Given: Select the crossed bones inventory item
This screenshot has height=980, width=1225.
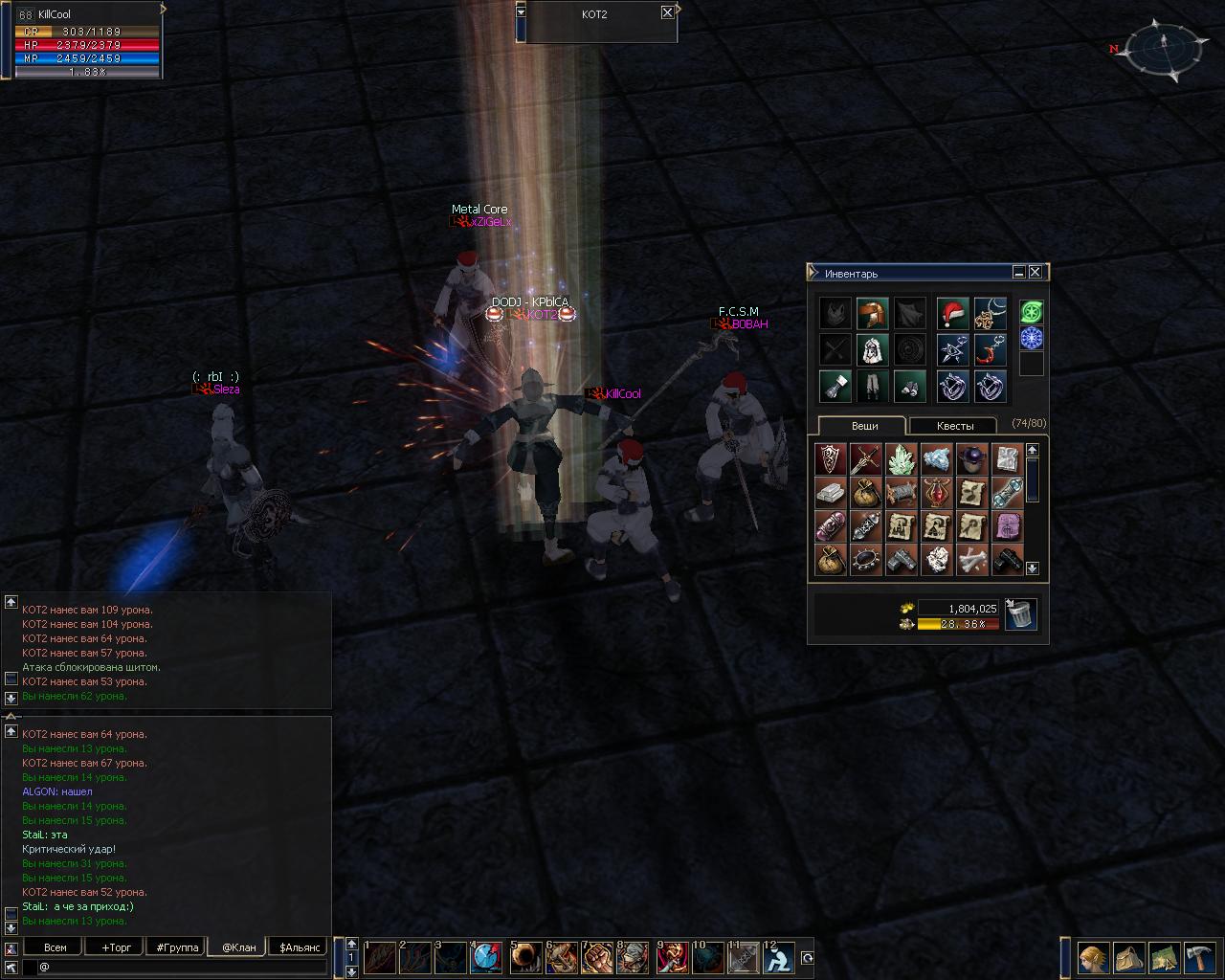Looking at the screenshot, I should (x=971, y=560).
